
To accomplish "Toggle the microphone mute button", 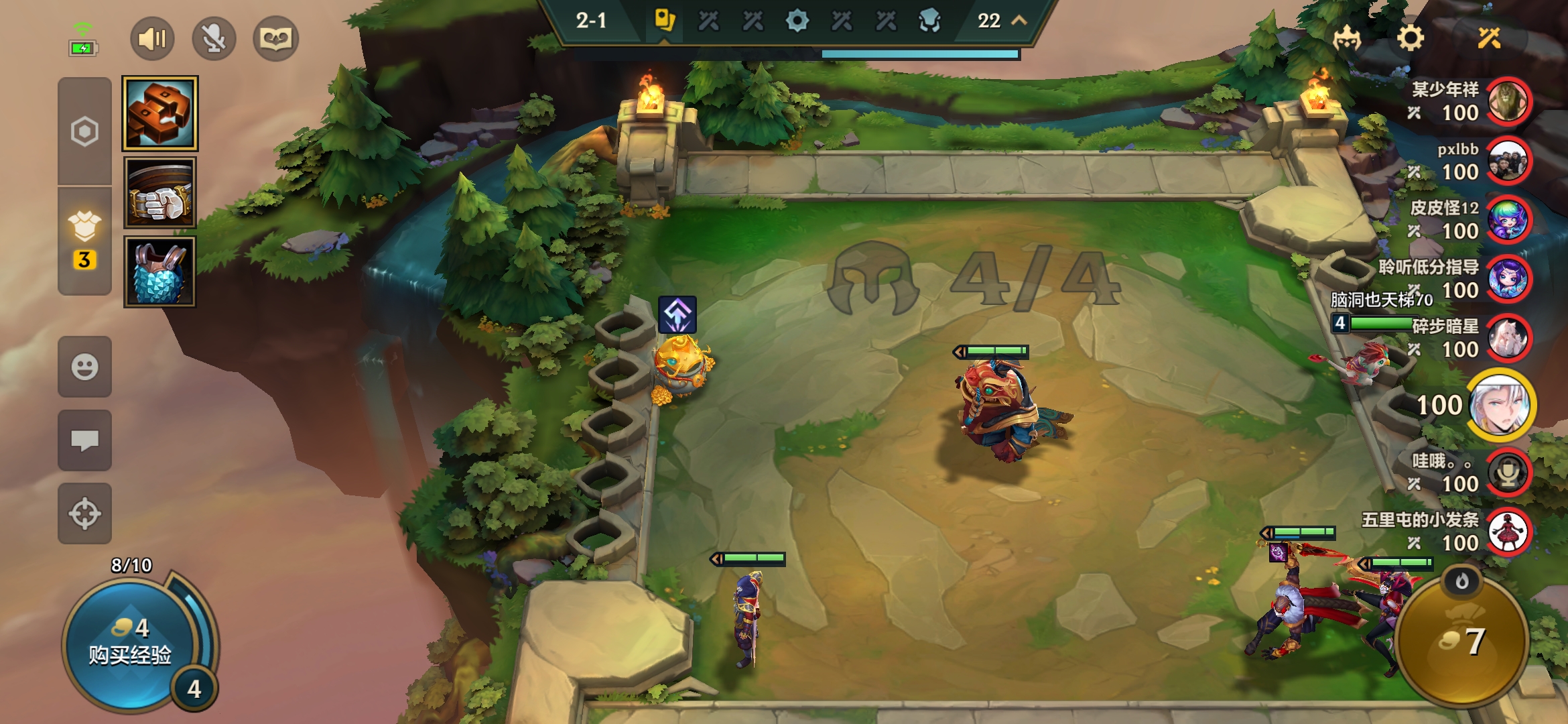I will [214, 39].
